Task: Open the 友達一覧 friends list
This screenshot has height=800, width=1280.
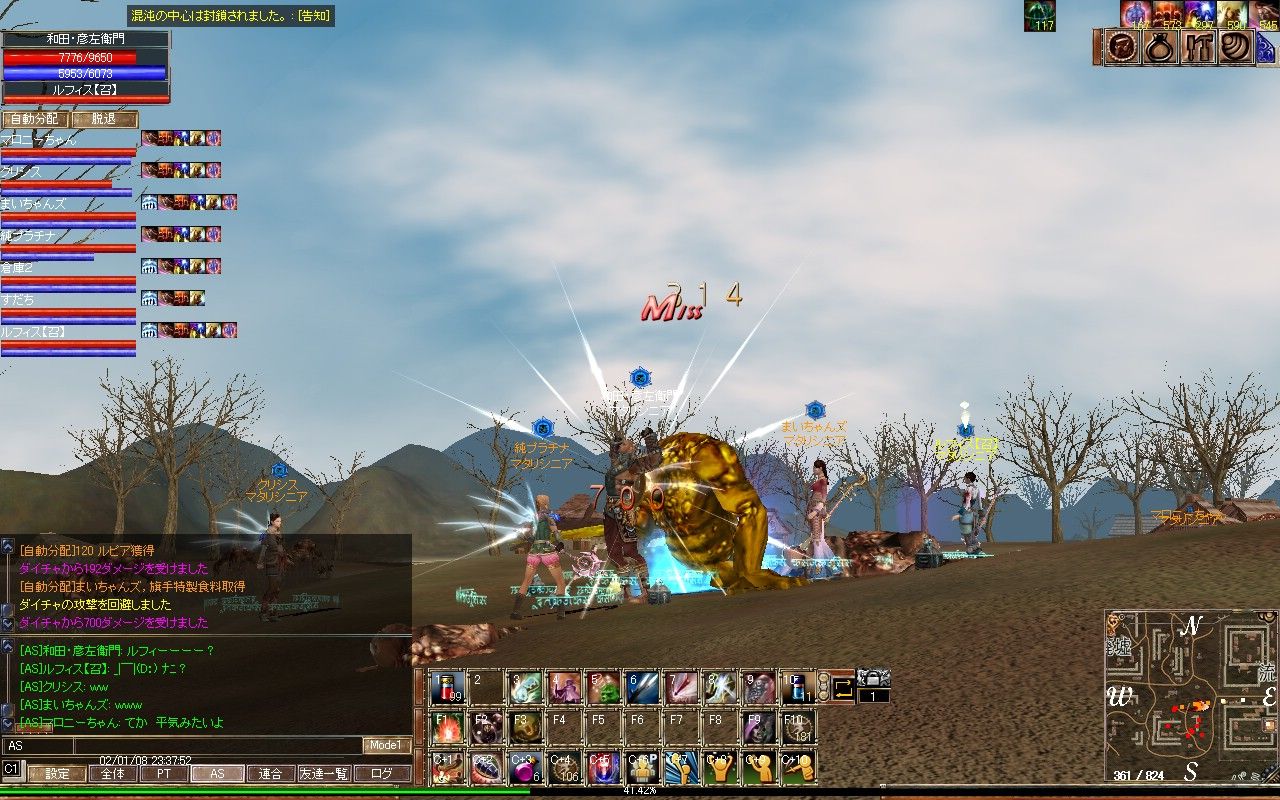Action: (x=325, y=773)
